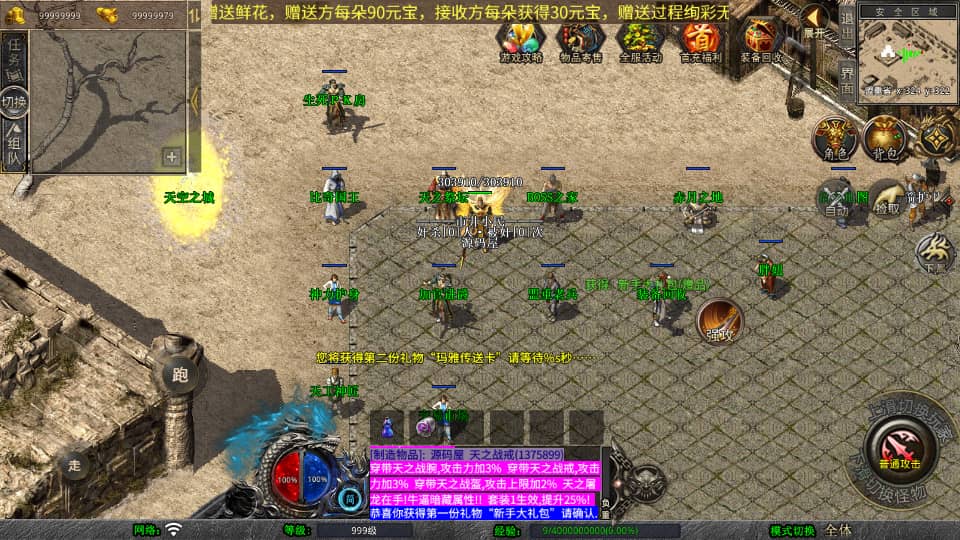Tap the 普通攻击 normal attack button

pos(899,444)
